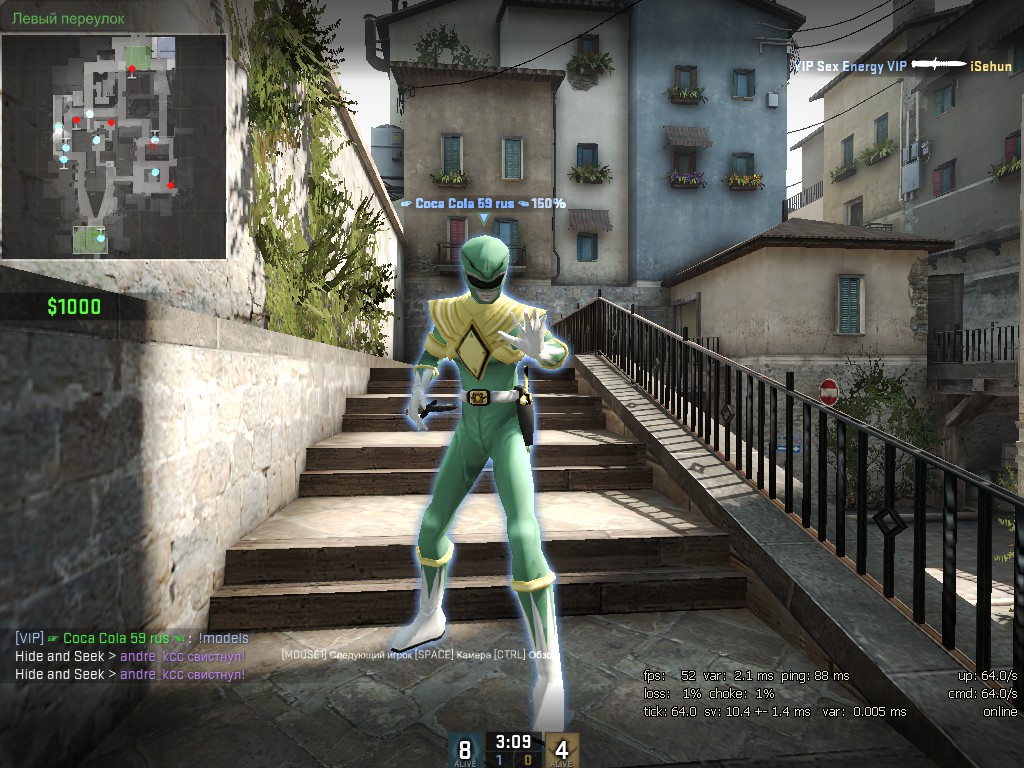Viewport: 1024px width, 768px height.
Task: Click the Coca Cola 59 rus name tag
Action: pyautogui.click(x=483, y=203)
